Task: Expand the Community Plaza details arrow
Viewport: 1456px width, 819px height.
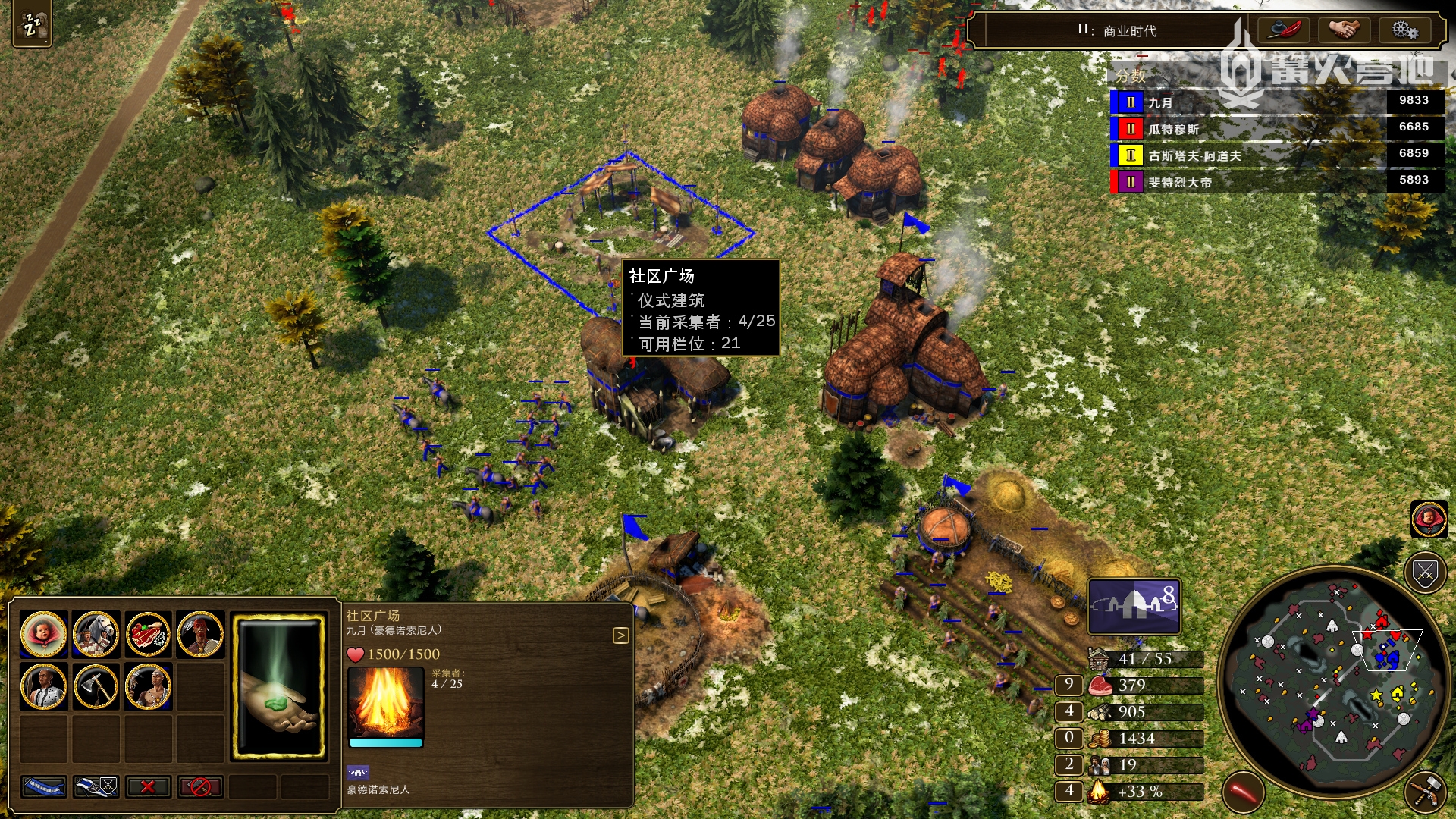Action: (x=620, y=635)
